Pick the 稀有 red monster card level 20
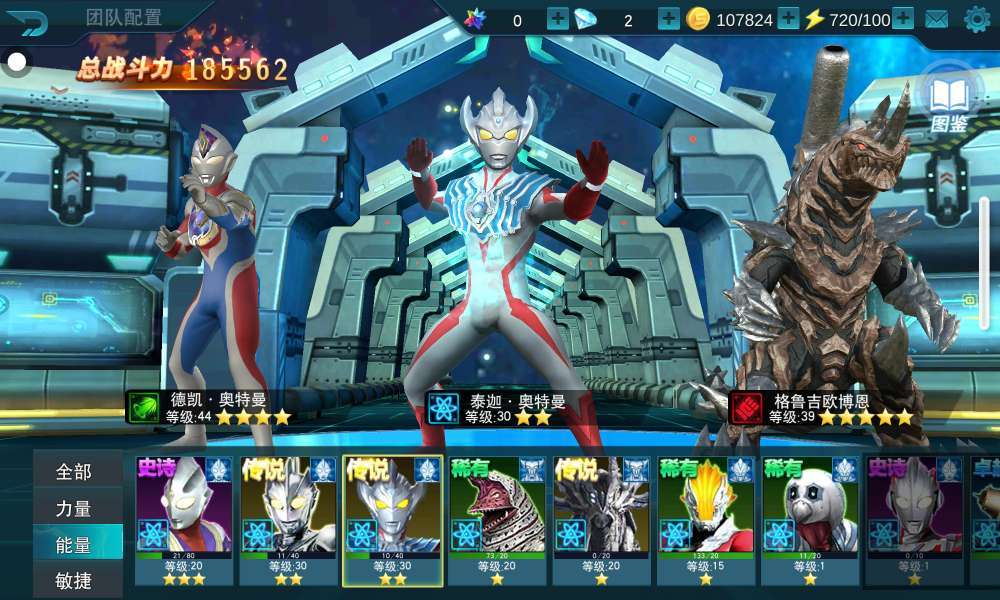This screenshot has width=1000, height=600. 497,520
